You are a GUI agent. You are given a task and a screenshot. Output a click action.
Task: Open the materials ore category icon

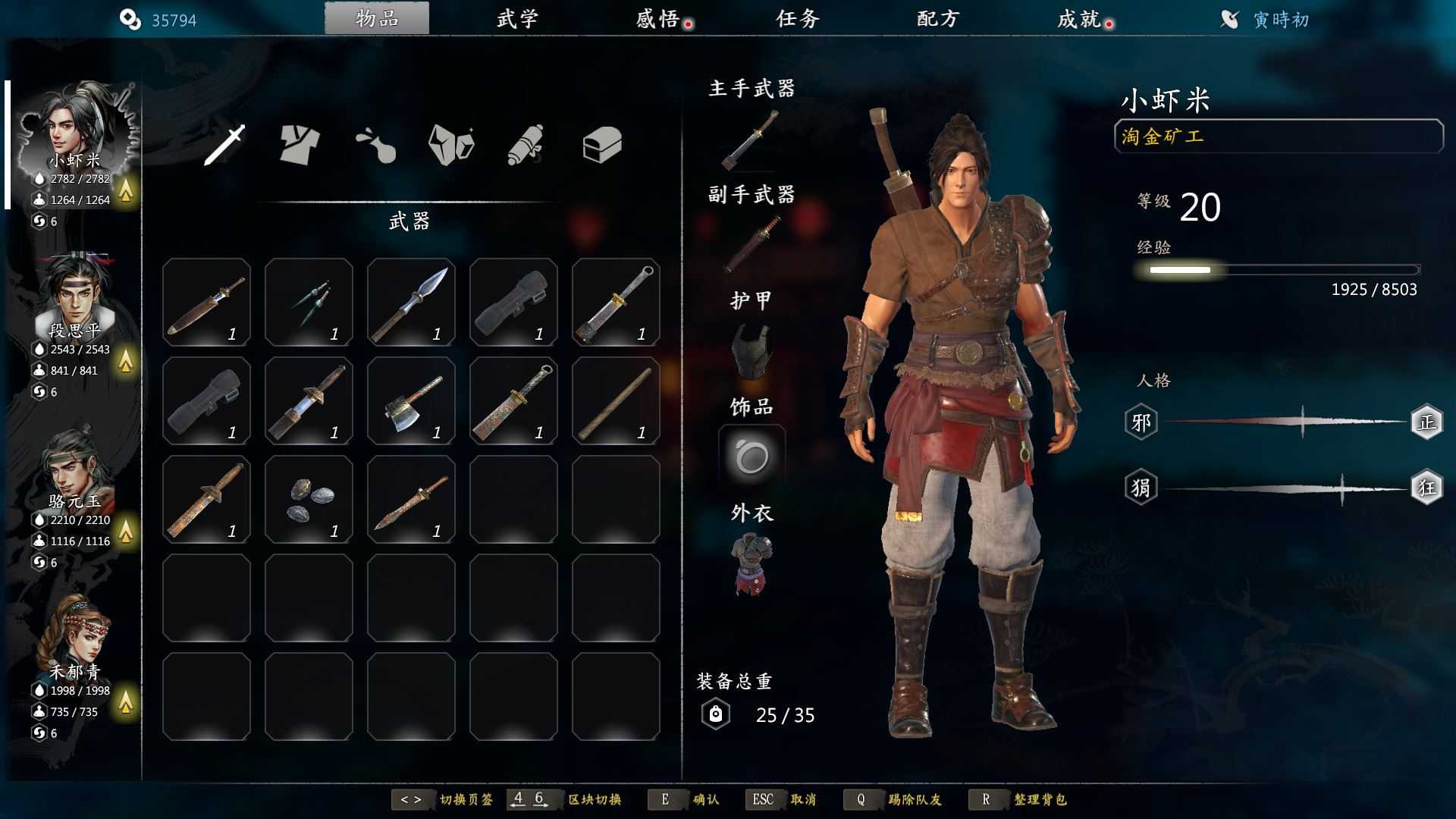coord(450,146)
